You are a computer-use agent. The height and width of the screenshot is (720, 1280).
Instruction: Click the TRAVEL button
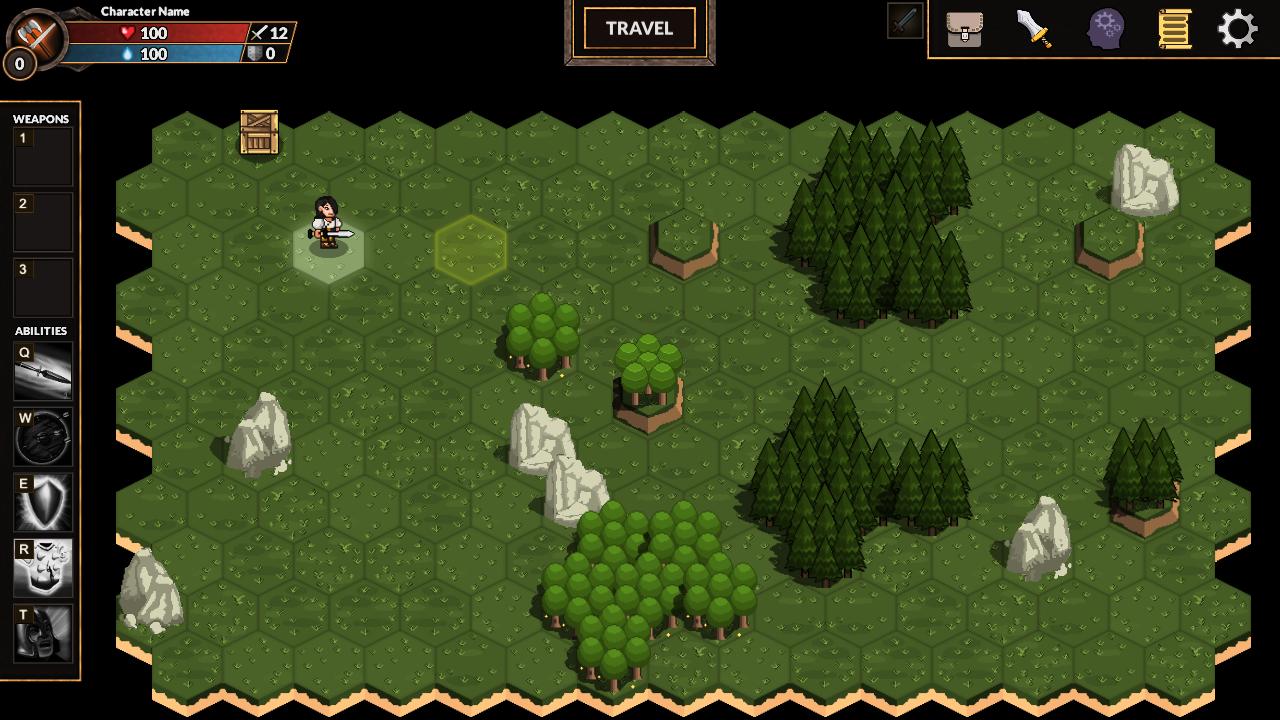[639, 29]
